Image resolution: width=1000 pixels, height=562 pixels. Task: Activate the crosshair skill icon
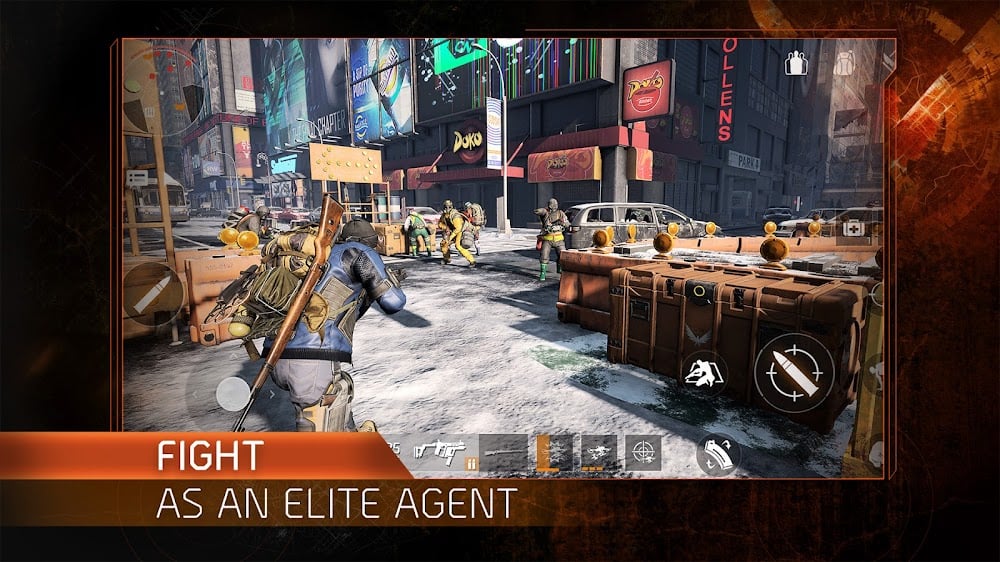[643, 453]
